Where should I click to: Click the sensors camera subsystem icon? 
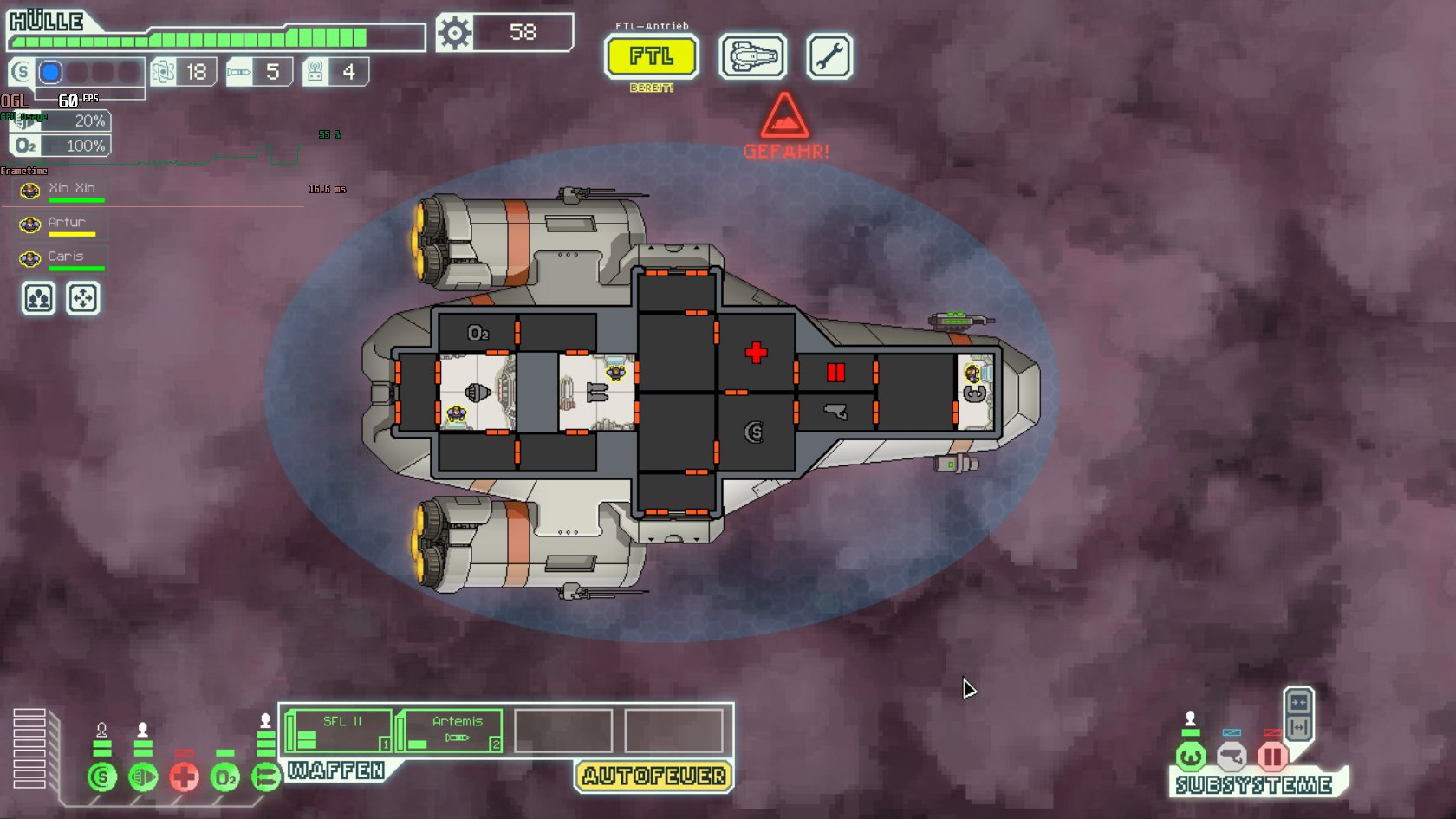tap(1232, 757)
